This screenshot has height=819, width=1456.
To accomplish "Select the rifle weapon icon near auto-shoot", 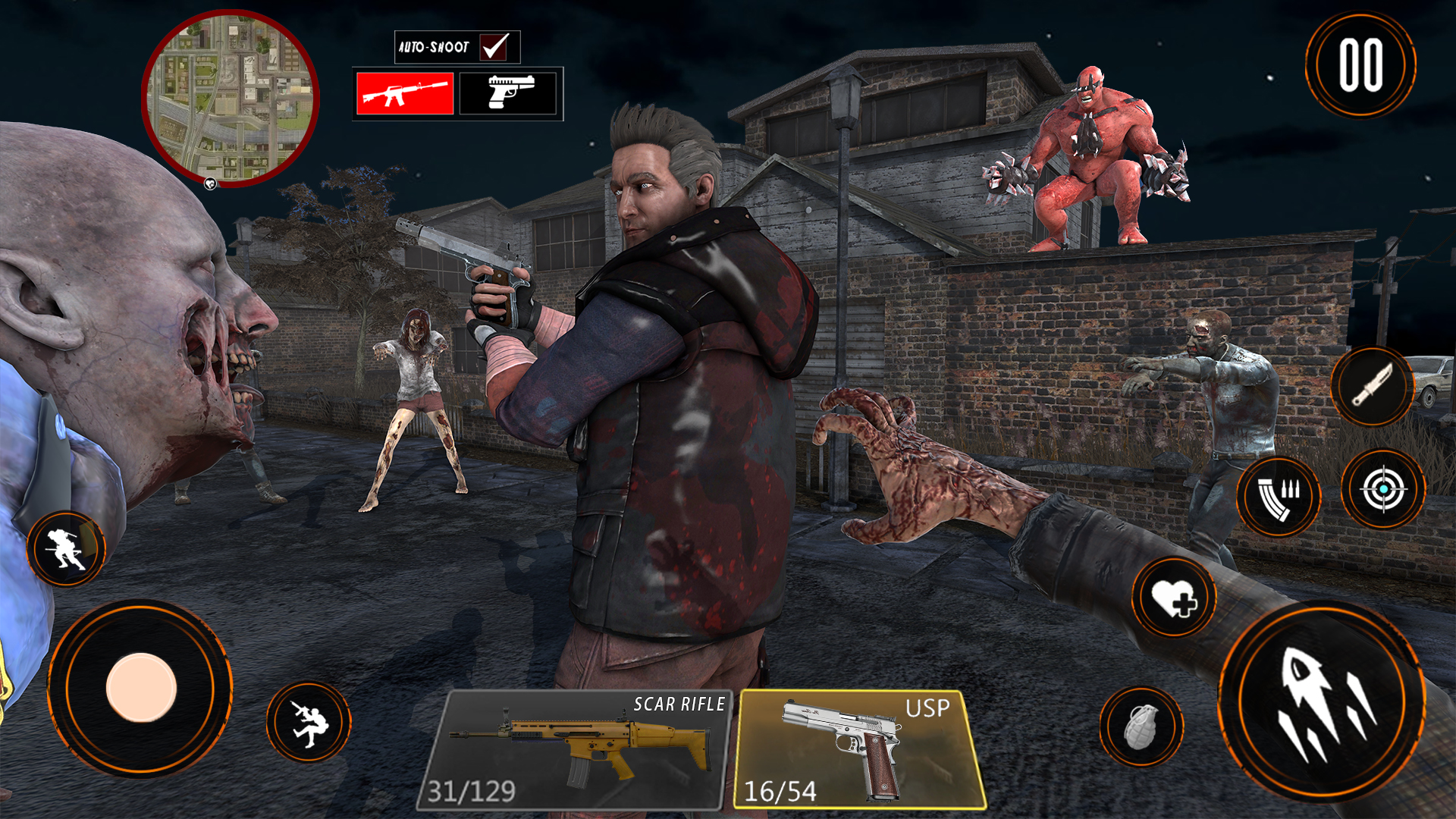I will (404, 93).
